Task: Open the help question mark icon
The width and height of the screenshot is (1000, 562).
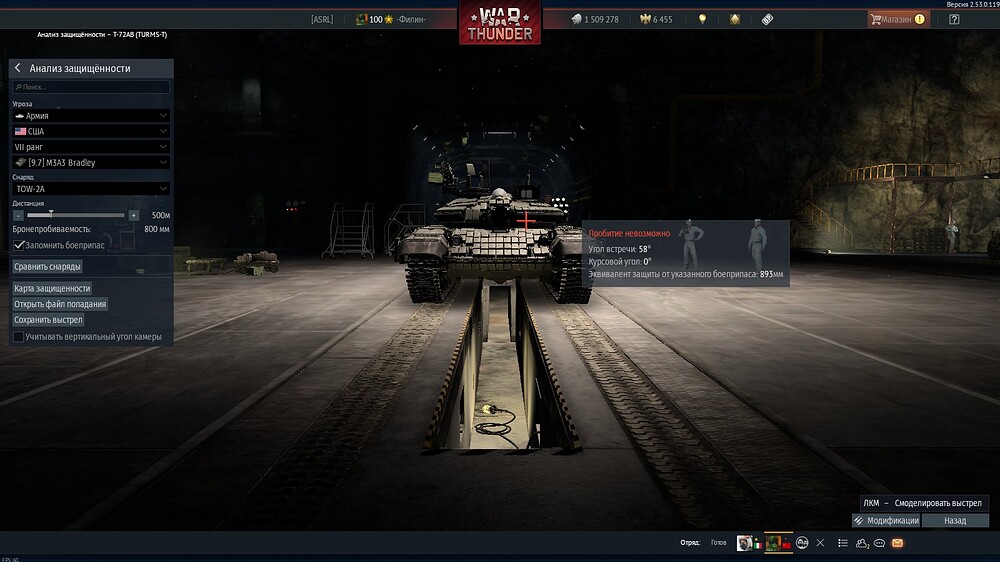Action: (954, 19)
